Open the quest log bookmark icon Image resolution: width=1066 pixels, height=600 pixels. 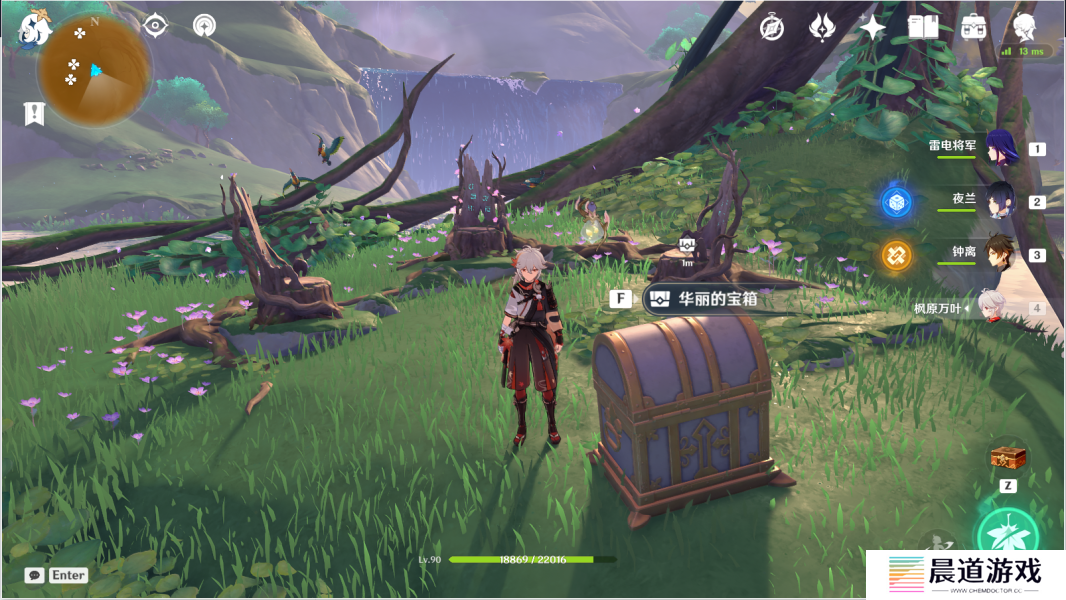coord(34,113)
